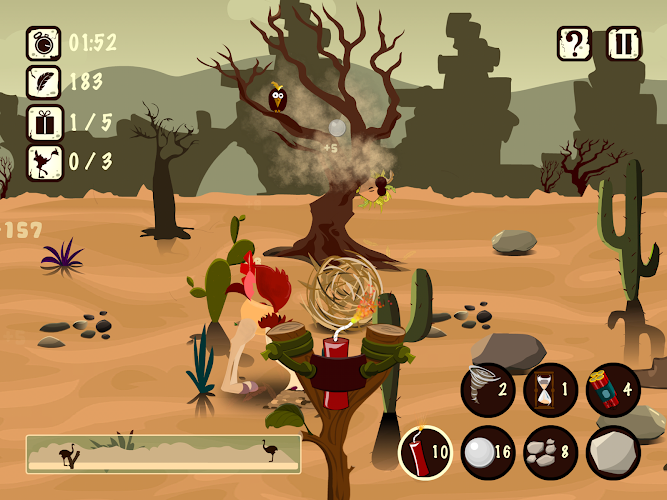667x500 pixels.
Task: Choose the scattered pebbles ammo
Action: click(x=550, y=453)
